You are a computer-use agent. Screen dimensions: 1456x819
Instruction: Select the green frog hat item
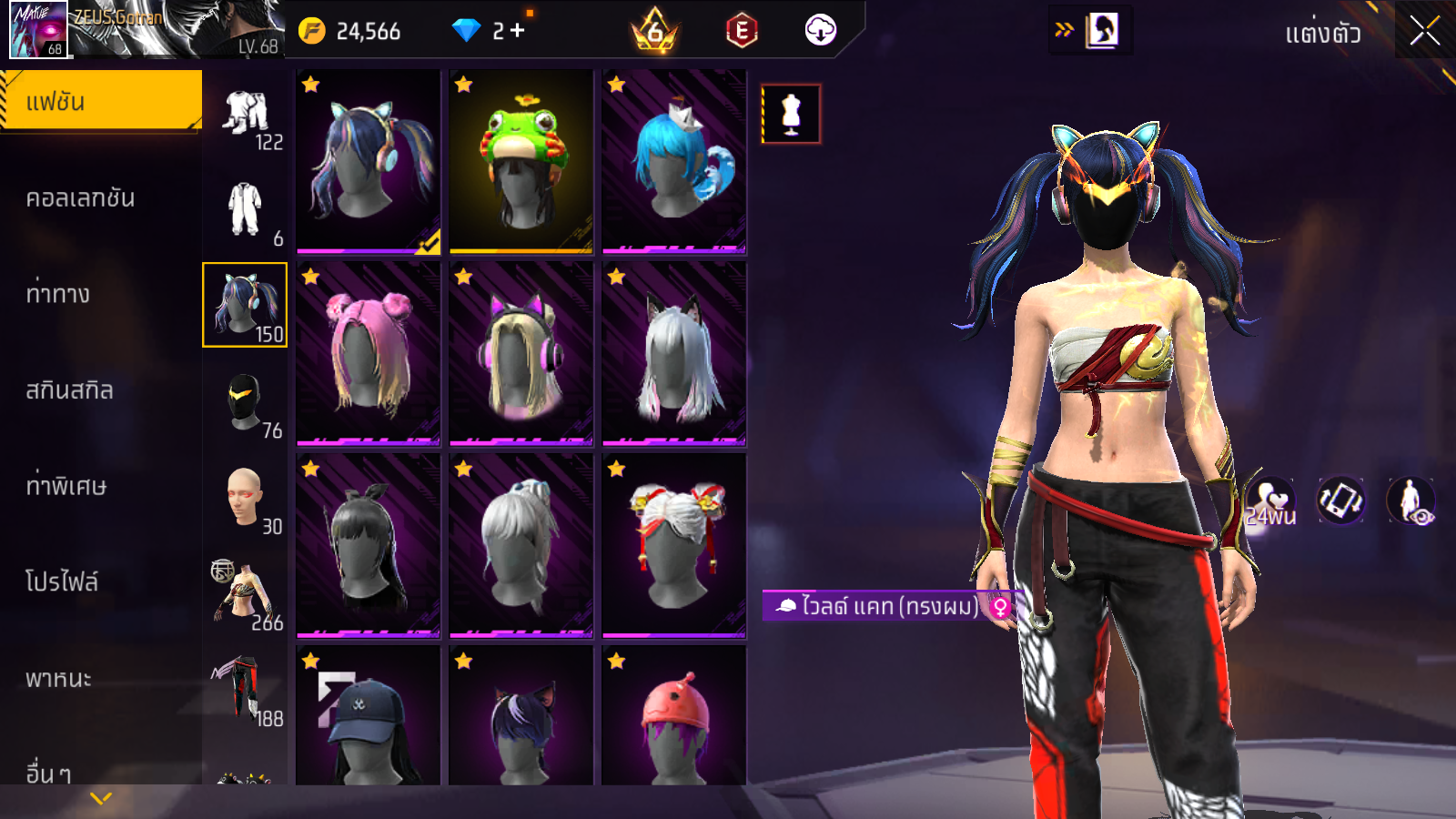521,161
